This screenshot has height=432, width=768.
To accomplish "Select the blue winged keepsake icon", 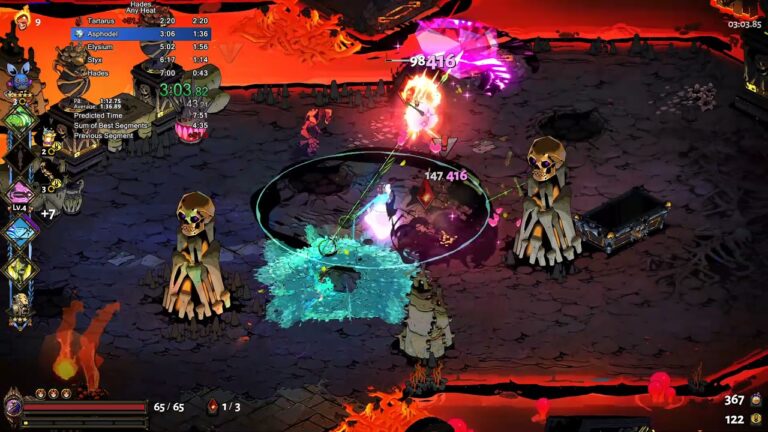I will pyautogui.click(x=17, y=74).
